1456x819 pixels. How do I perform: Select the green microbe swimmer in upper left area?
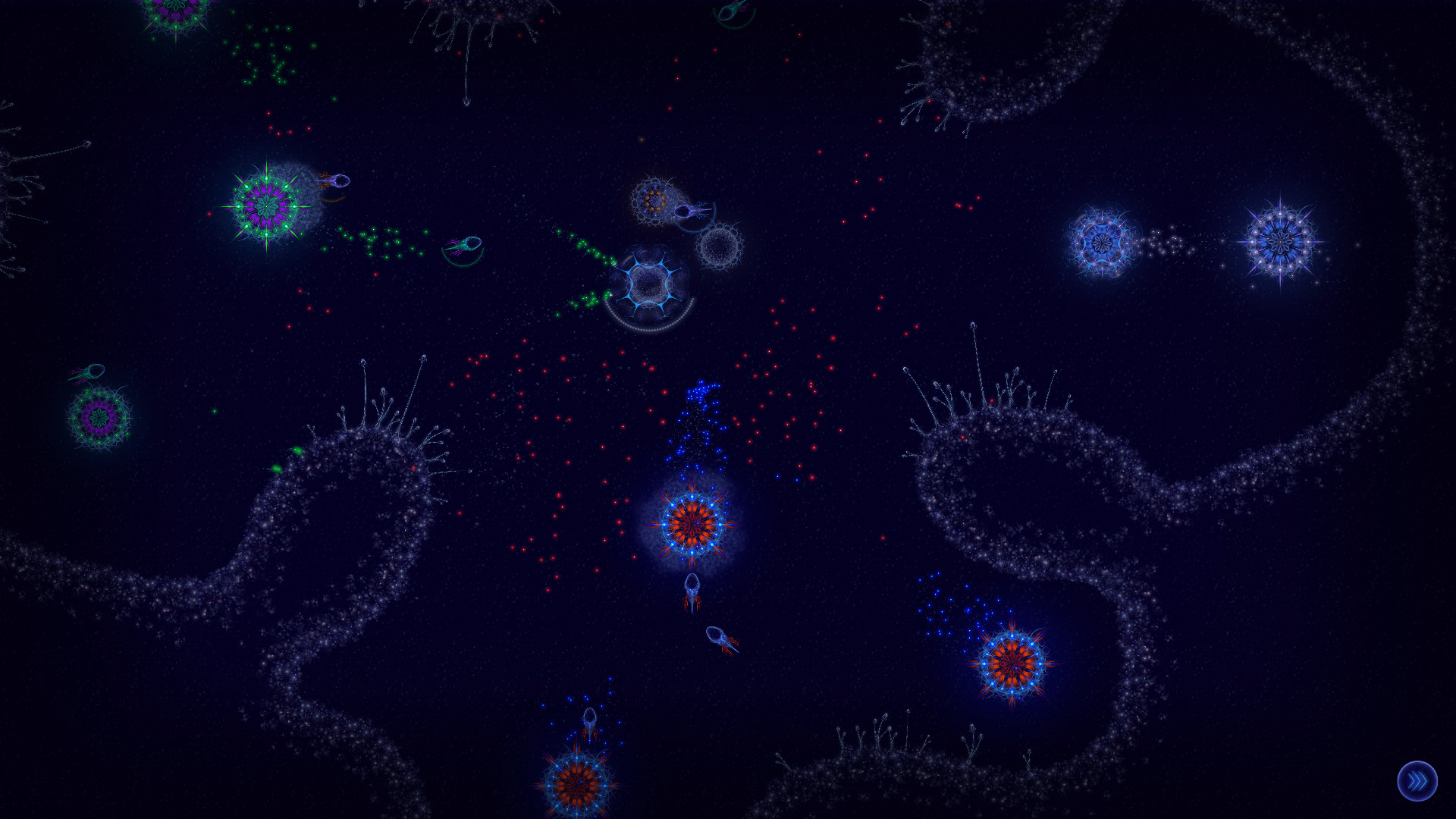[463, 243]
